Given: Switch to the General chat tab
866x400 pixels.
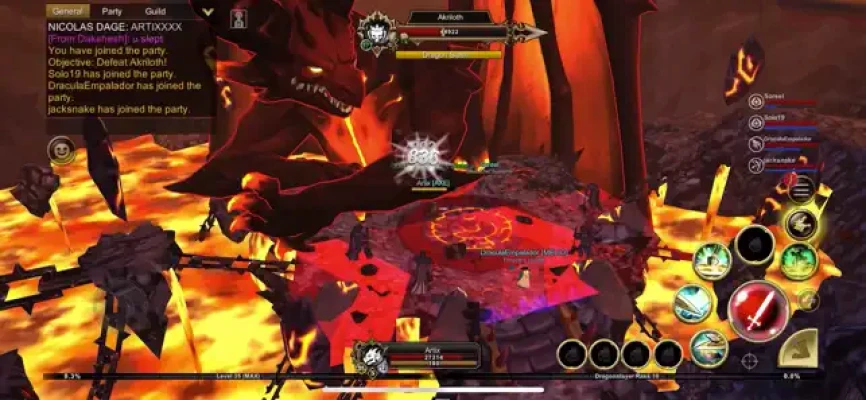Looking at the screenshot, I should [68, 11].
